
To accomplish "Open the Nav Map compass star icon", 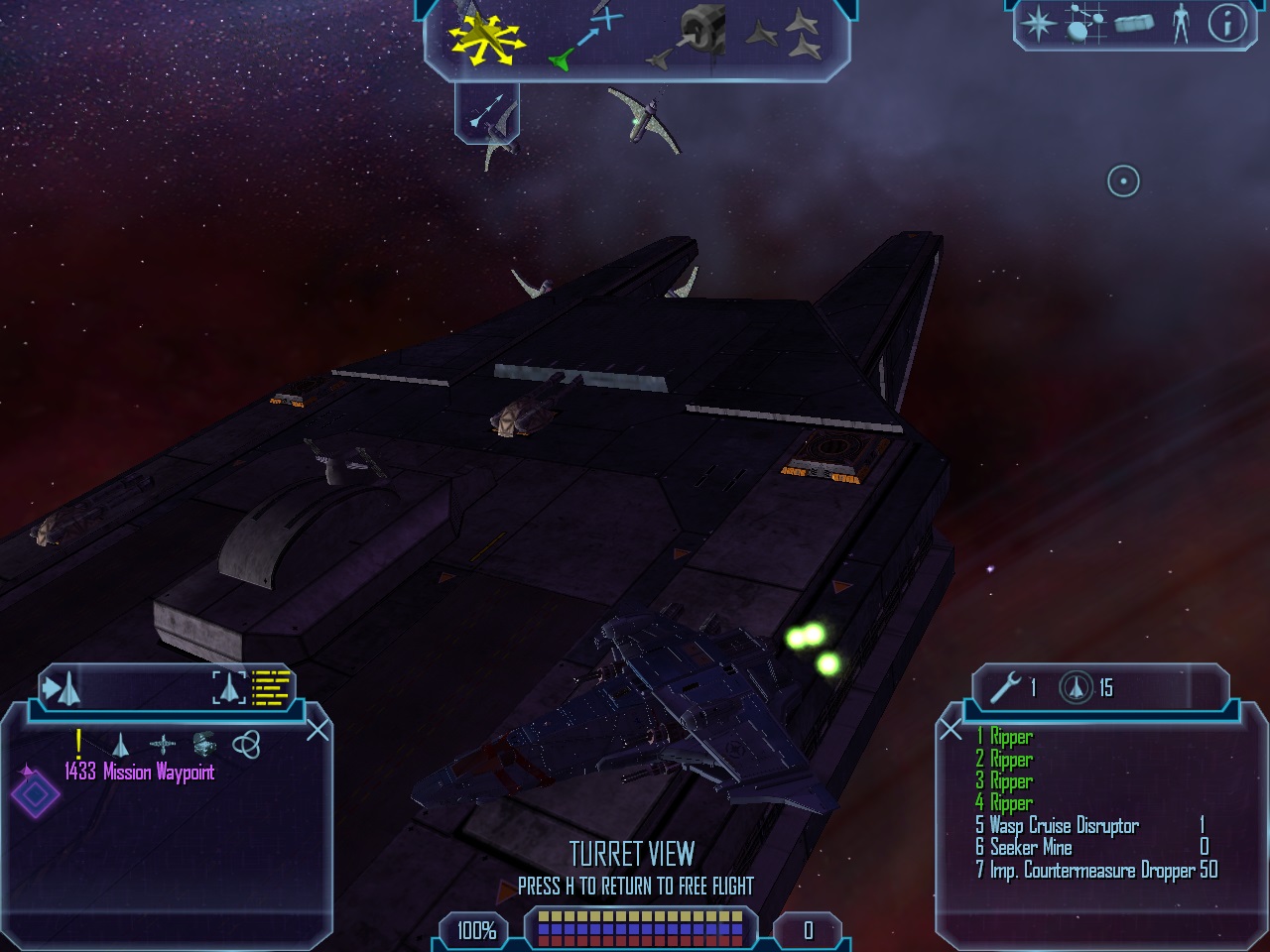I will click(x=1038, y=22).
